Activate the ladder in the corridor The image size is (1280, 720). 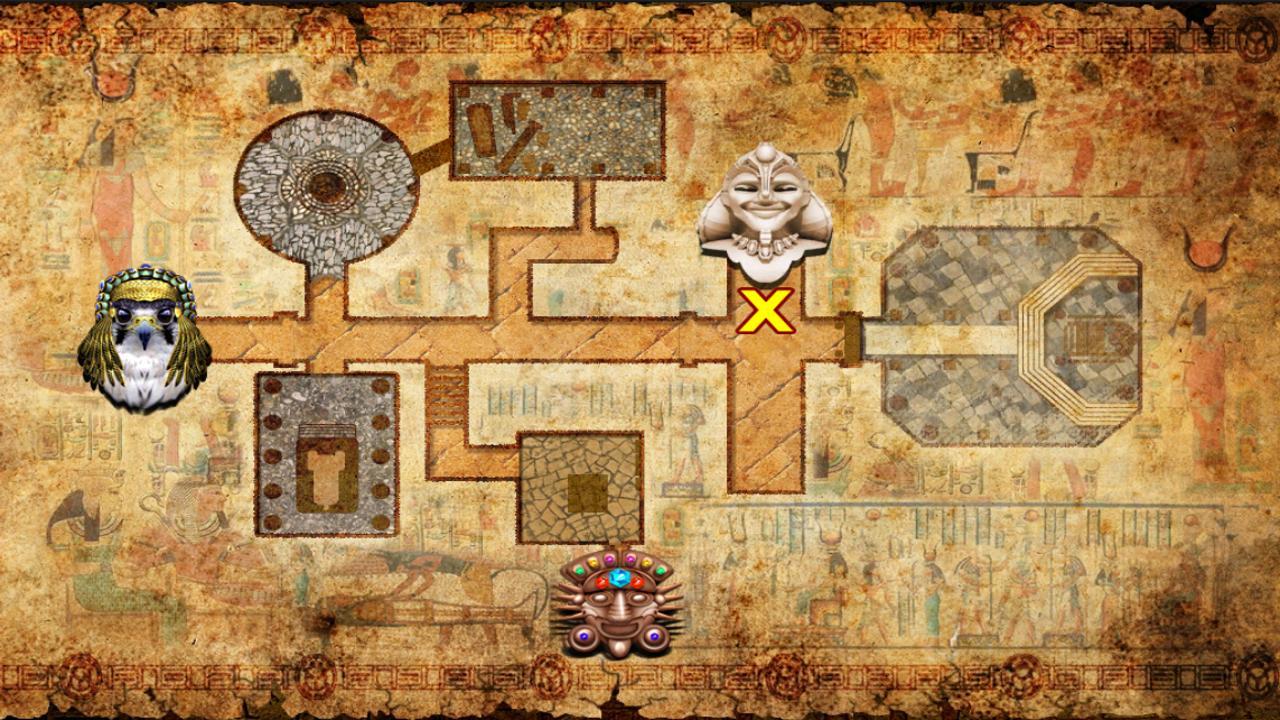click(447, 395)
